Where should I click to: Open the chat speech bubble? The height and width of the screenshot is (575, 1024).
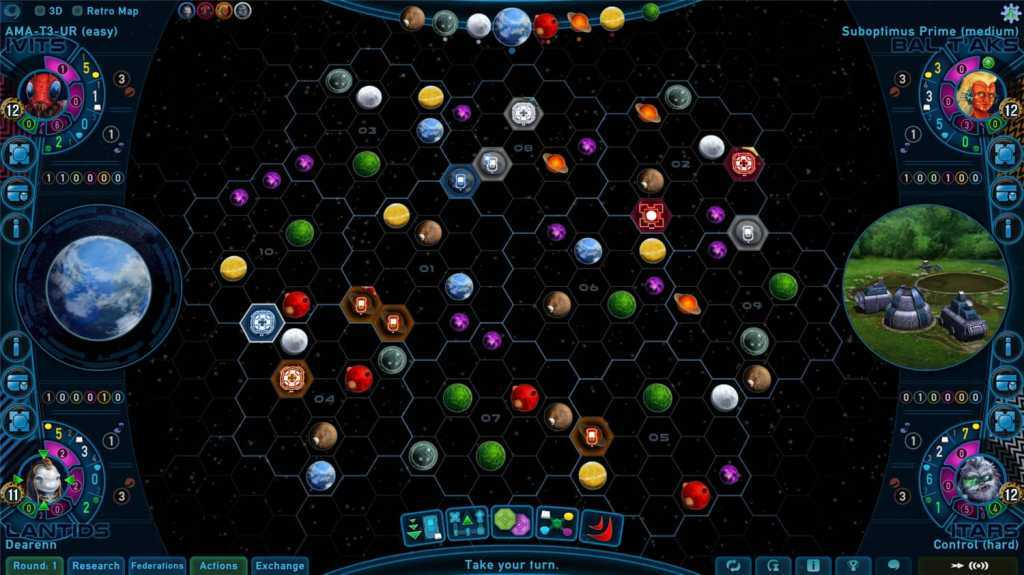click(893, 565)
